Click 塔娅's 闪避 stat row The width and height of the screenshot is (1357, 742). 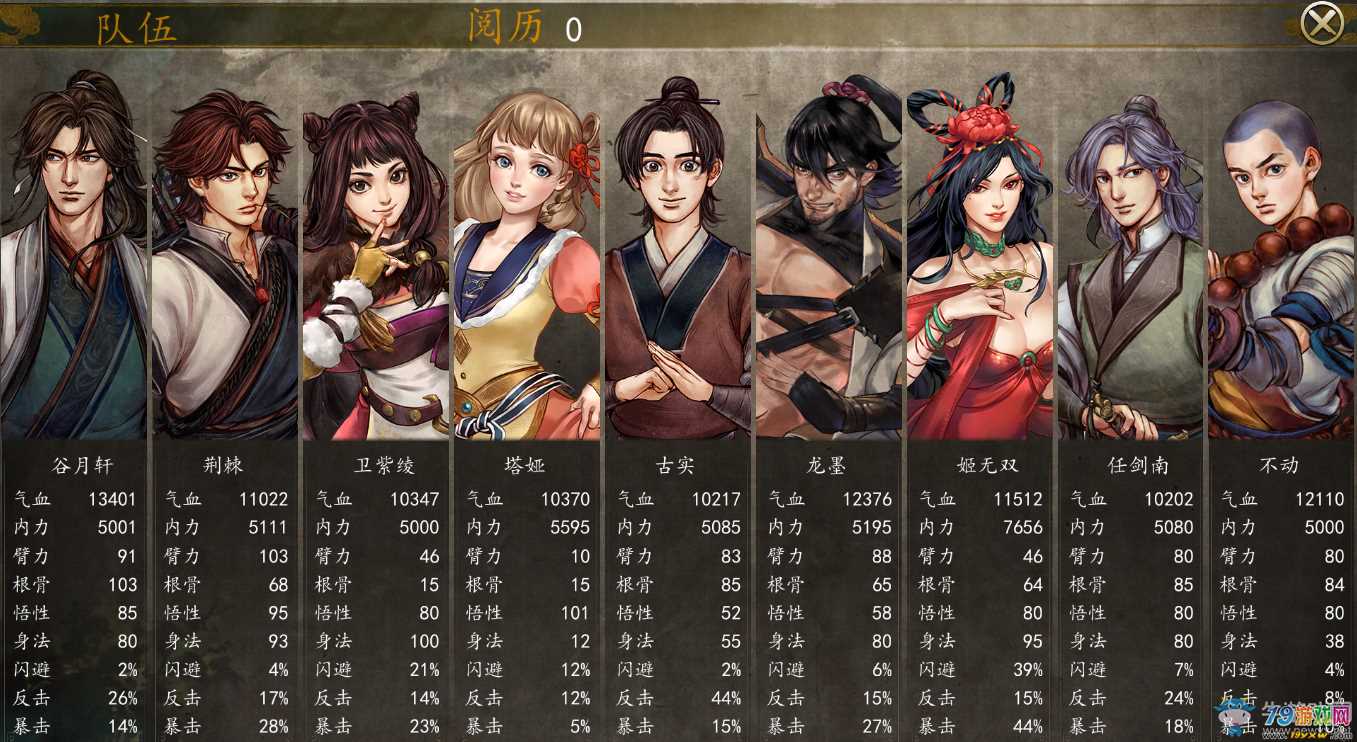527,668
